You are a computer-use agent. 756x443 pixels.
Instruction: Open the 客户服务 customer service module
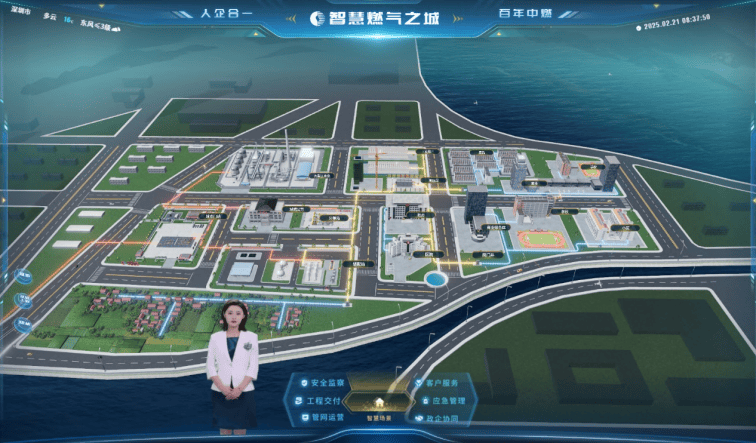[440, 383]
